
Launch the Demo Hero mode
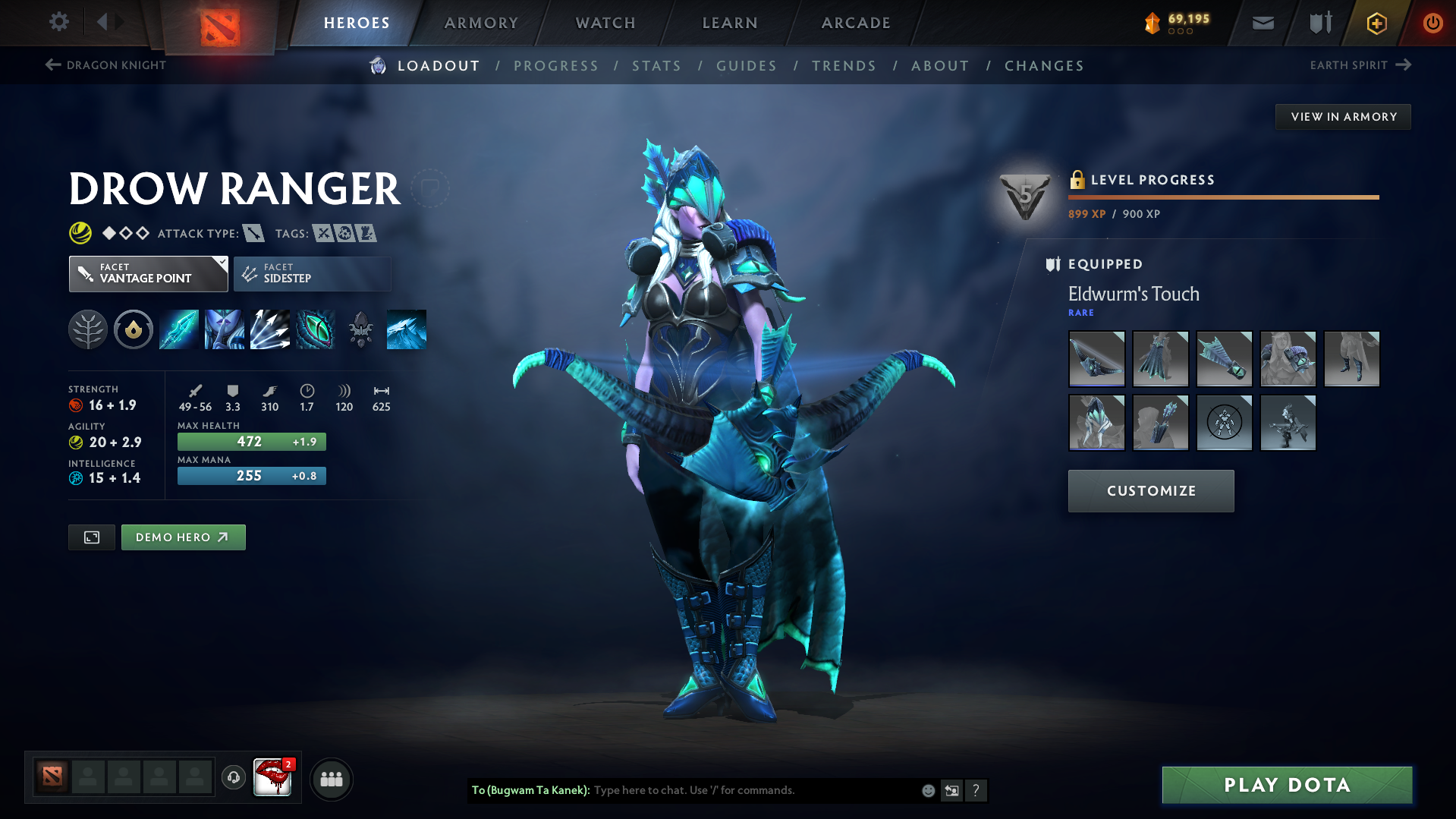183,537
